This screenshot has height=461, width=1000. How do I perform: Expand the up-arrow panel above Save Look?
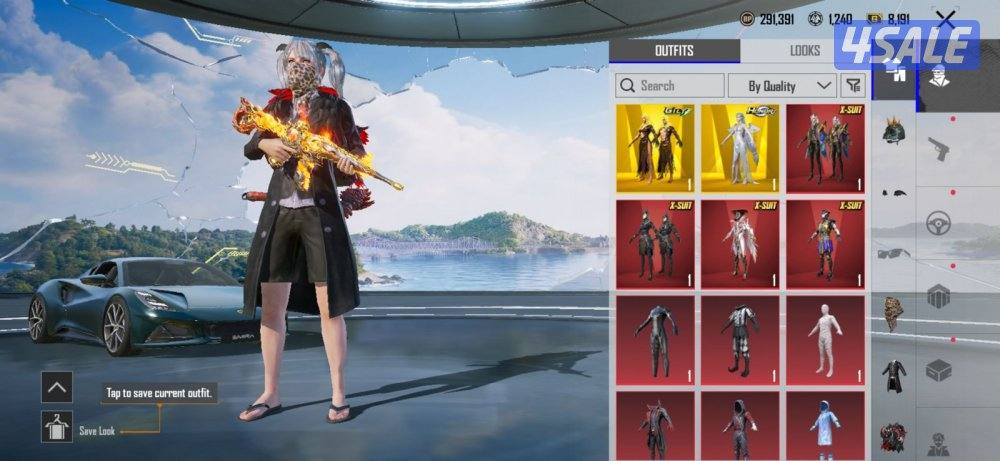57,386
